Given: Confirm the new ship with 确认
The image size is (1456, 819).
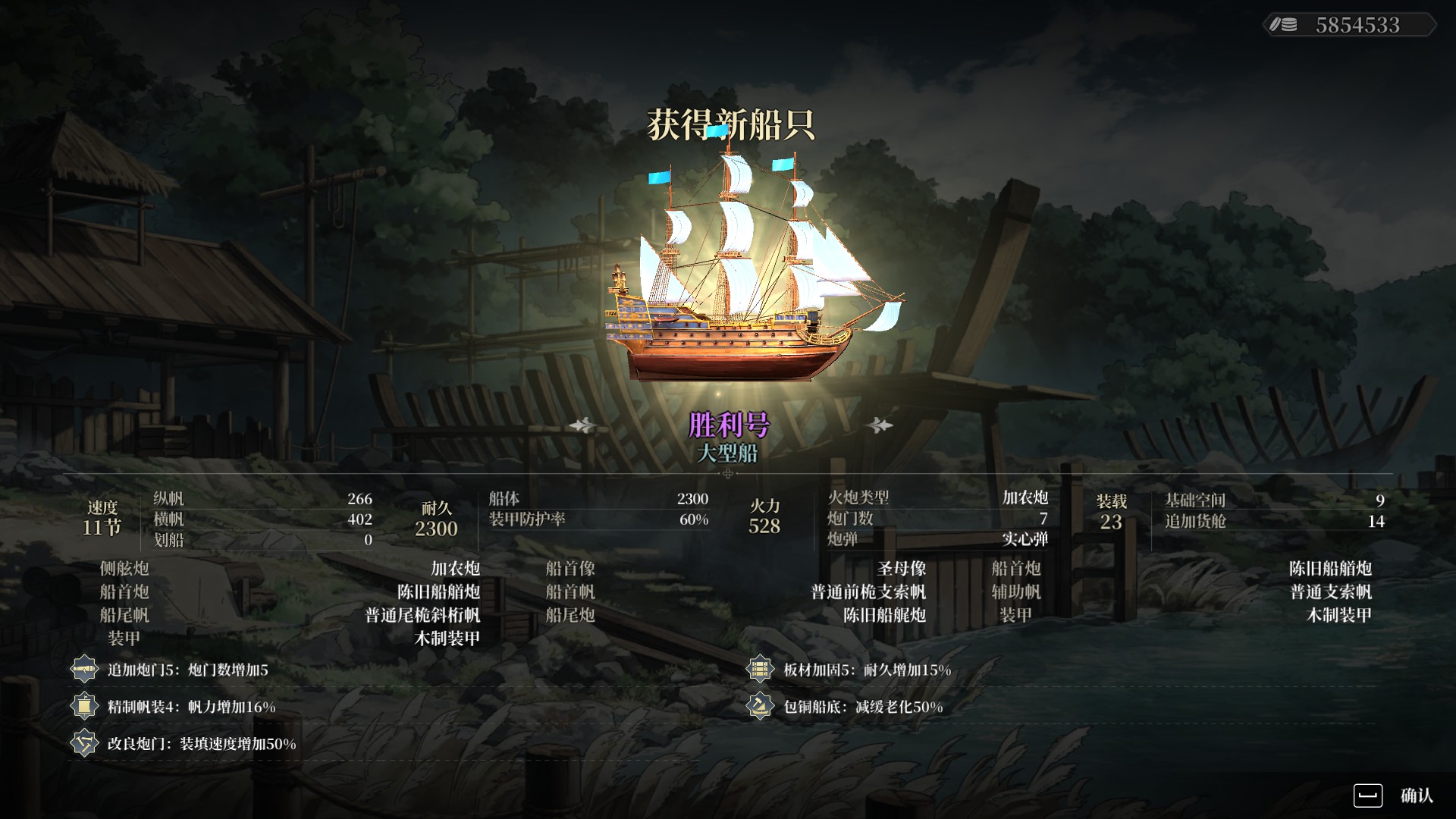Looking at the screenshot, I should click(1395, 795).
